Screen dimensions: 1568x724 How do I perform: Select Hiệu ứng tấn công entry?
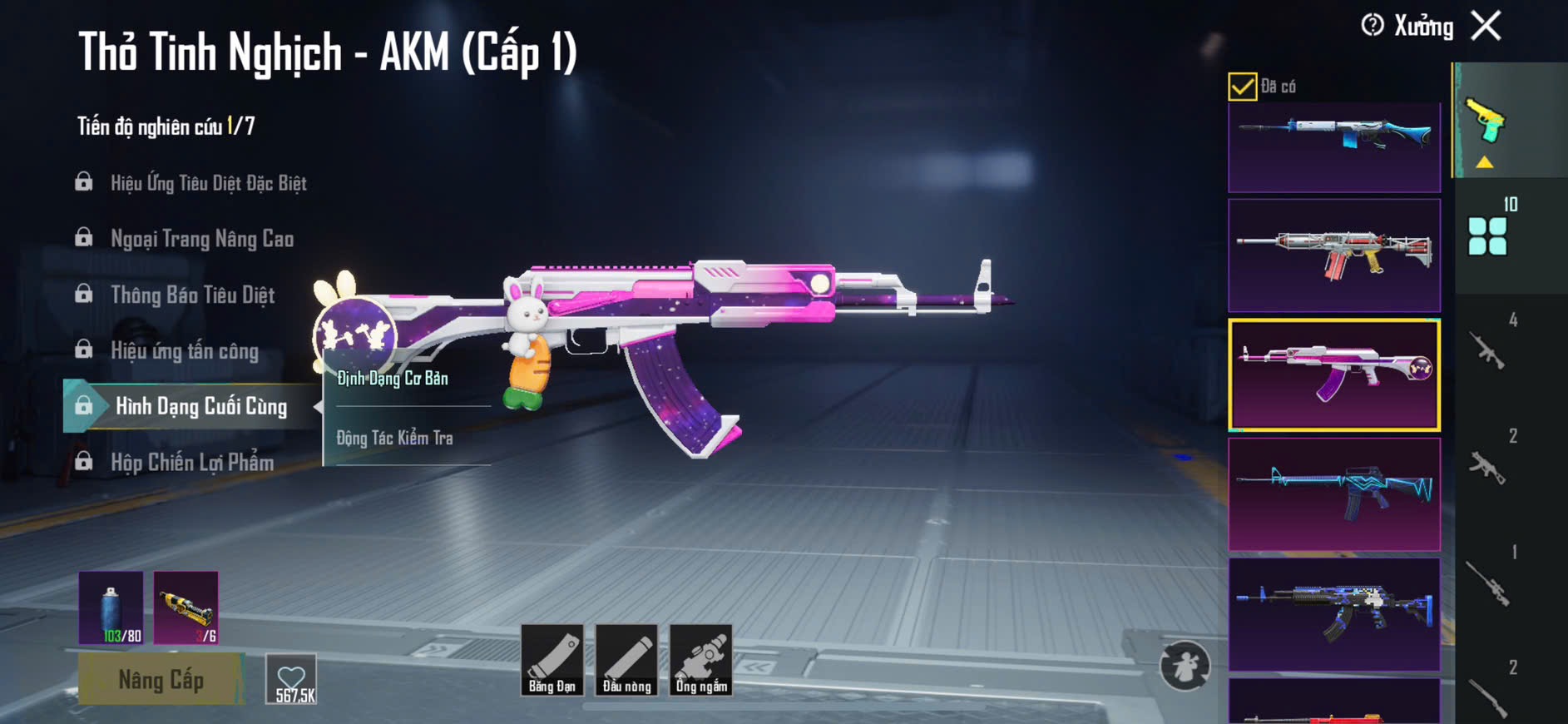pos(185,351)
